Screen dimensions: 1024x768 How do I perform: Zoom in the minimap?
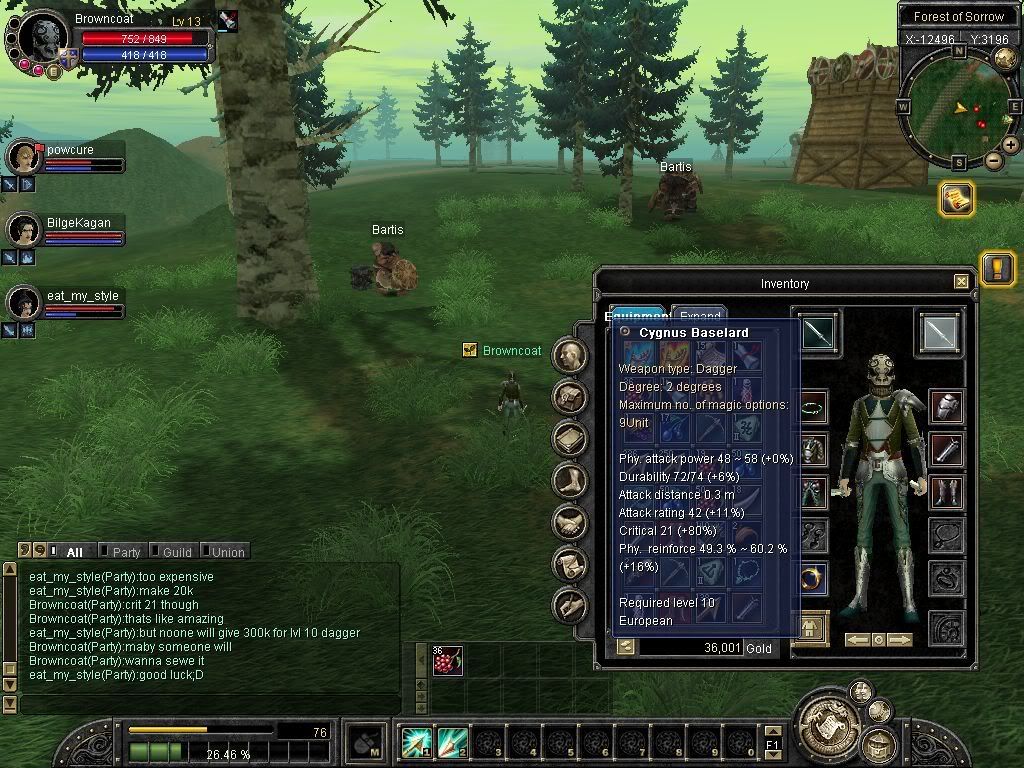tap(1011, 145)
